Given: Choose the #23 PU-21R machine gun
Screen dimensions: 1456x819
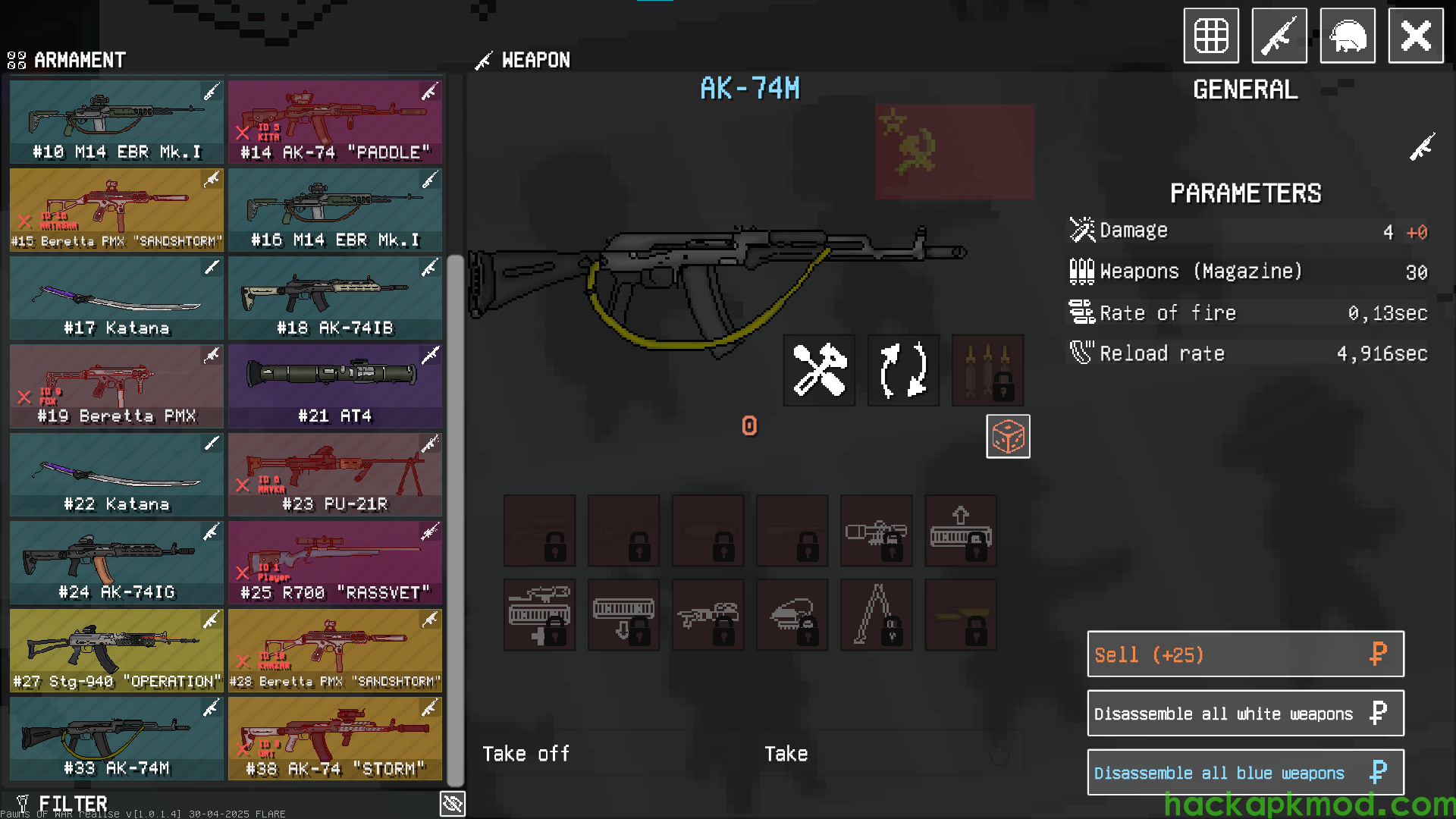Looking at the screenshot, I should tap(334, 474).
